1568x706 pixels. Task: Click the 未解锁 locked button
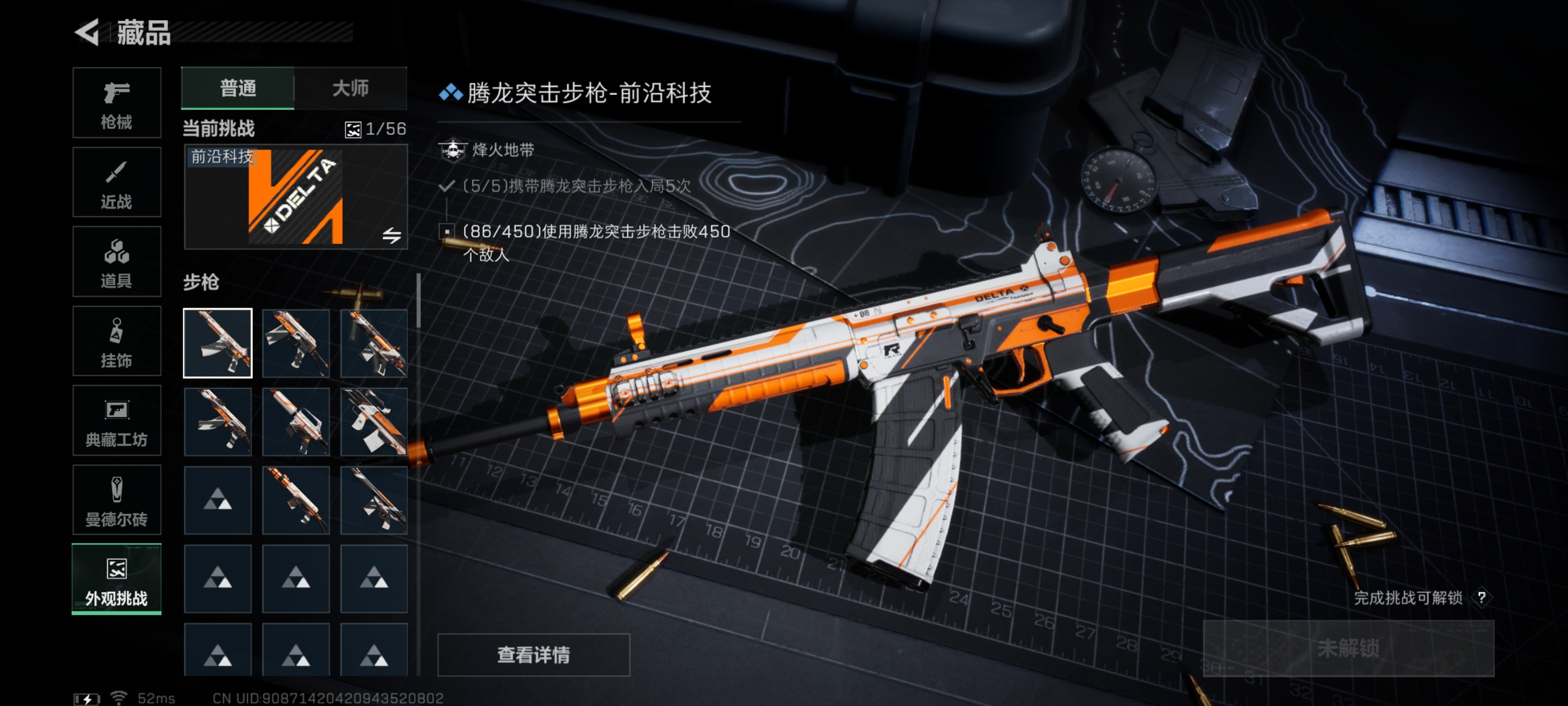tap(1348, 648)
